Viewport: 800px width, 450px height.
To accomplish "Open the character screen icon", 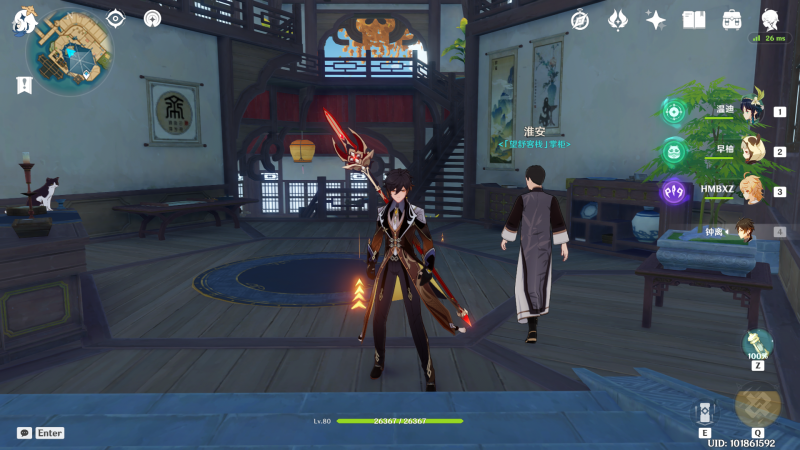I will pyautogui.click(x=770, y=20).
